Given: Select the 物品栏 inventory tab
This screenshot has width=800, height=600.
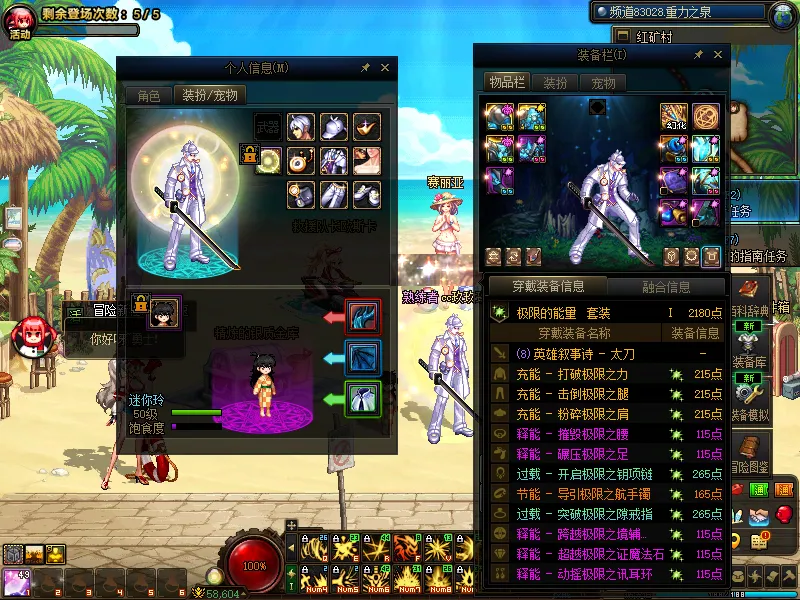Looking at the screenshot, I should 507,83.
